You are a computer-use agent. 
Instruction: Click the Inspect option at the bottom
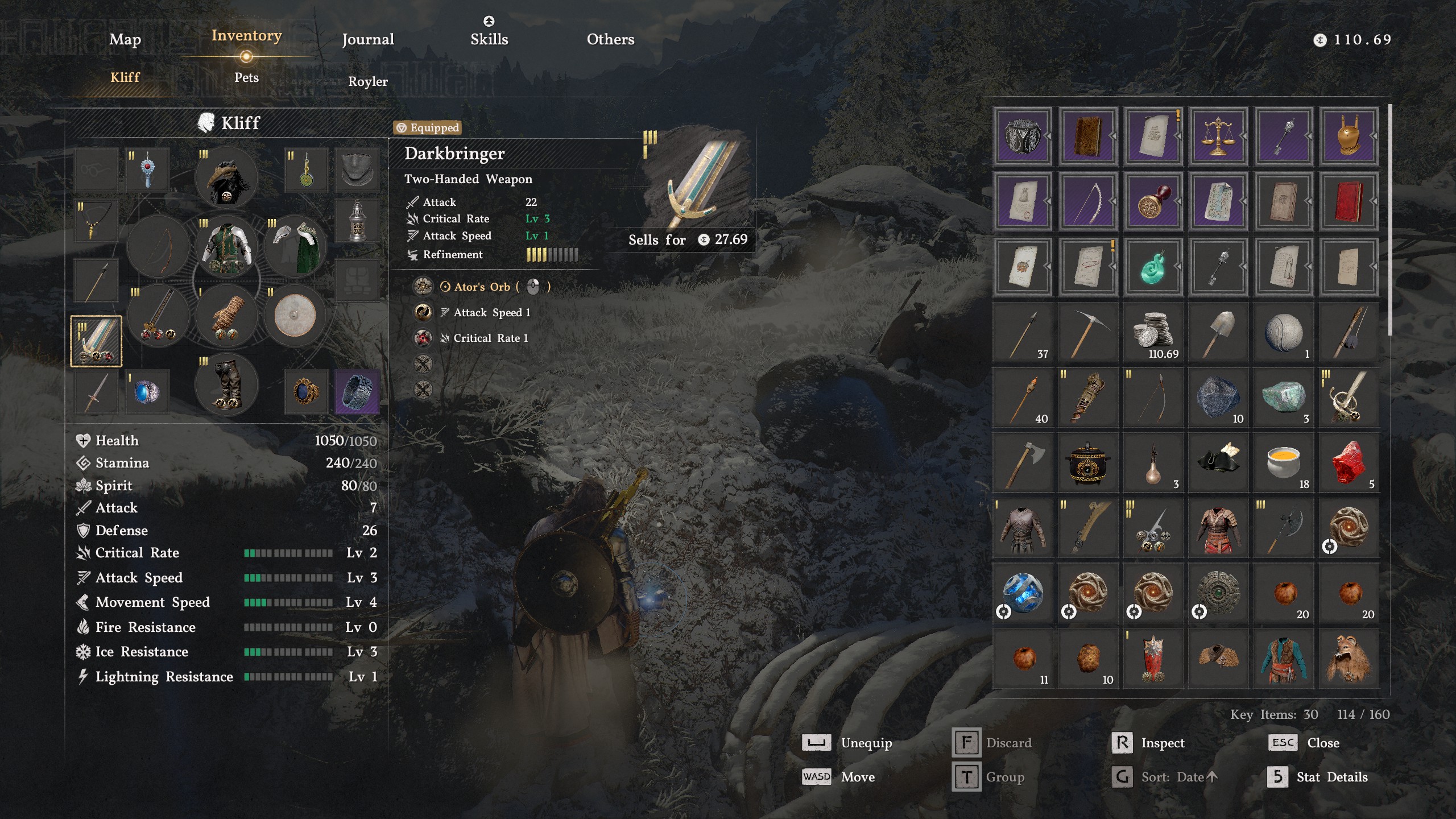click(x=1162, y=743)
